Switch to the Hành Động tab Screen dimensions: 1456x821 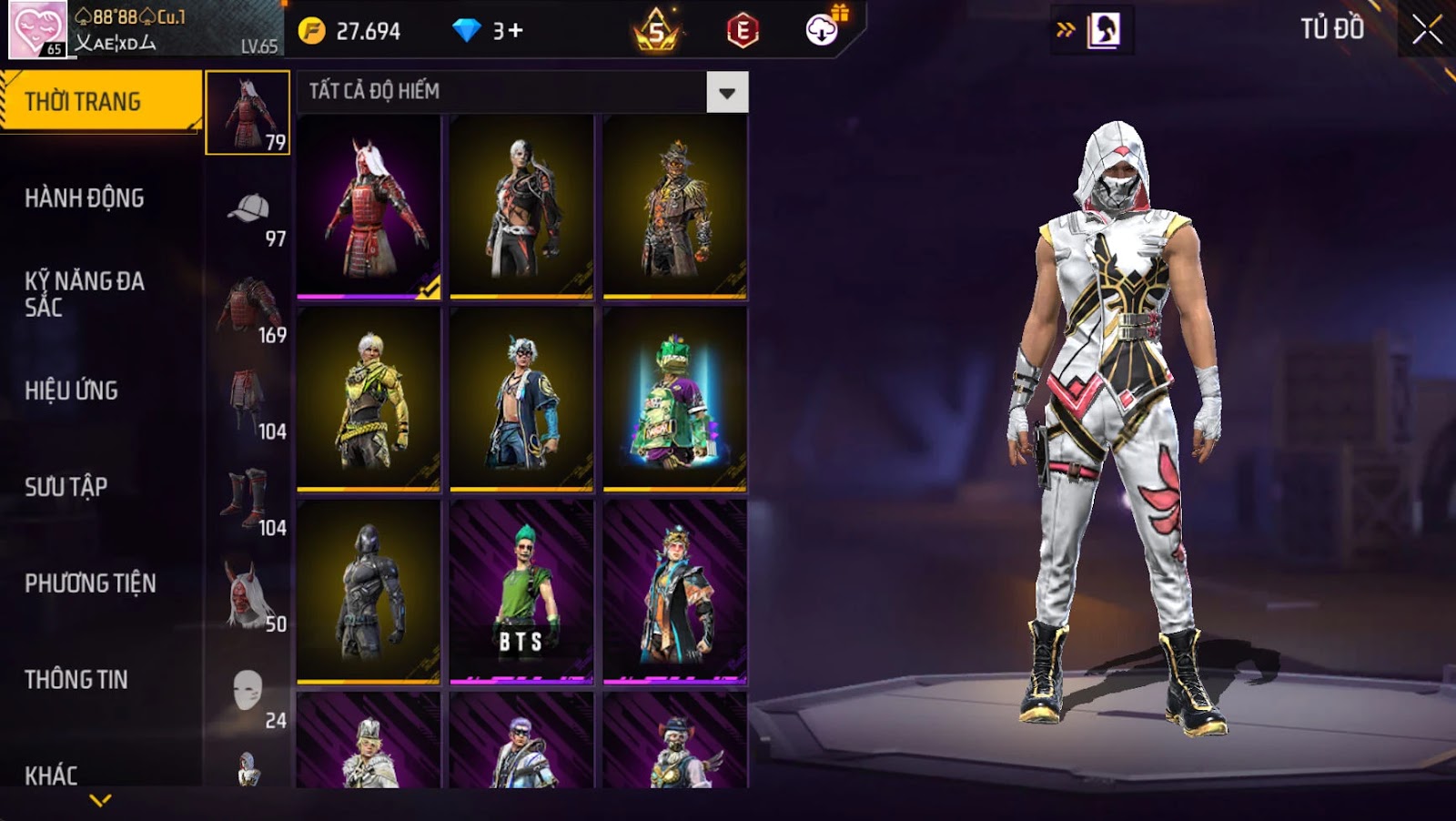(x=85, y=198)
